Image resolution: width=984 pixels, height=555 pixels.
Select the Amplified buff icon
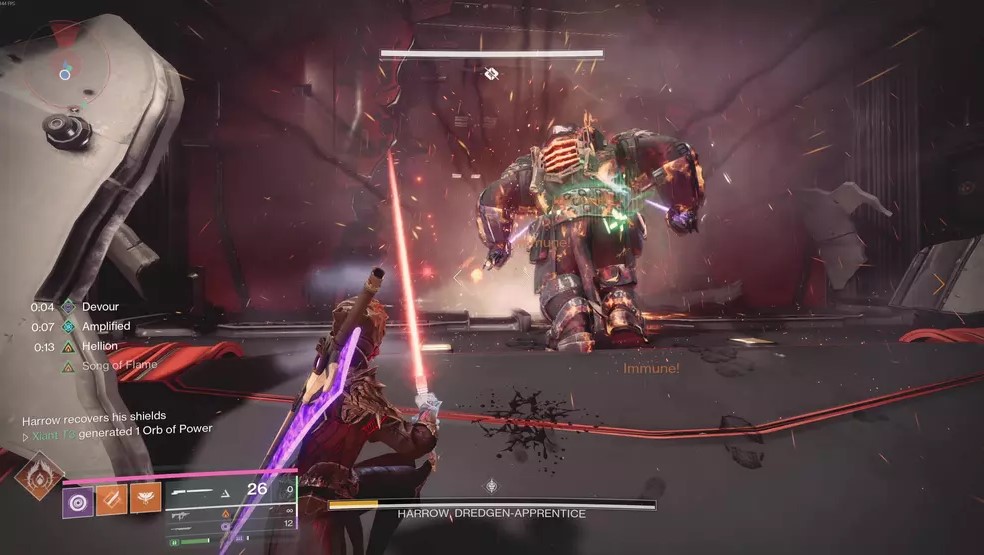(x=68, y=327)
